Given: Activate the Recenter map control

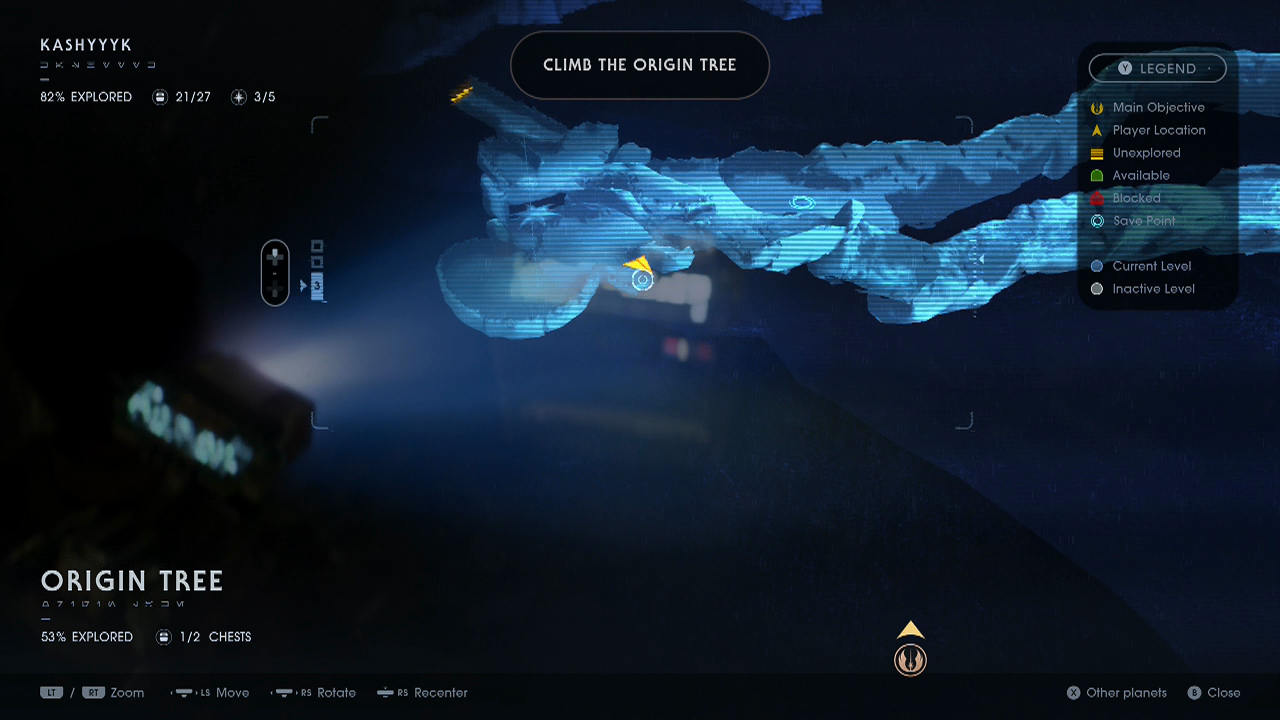Looking at the screenshot, I should click(x=422, y=692).
